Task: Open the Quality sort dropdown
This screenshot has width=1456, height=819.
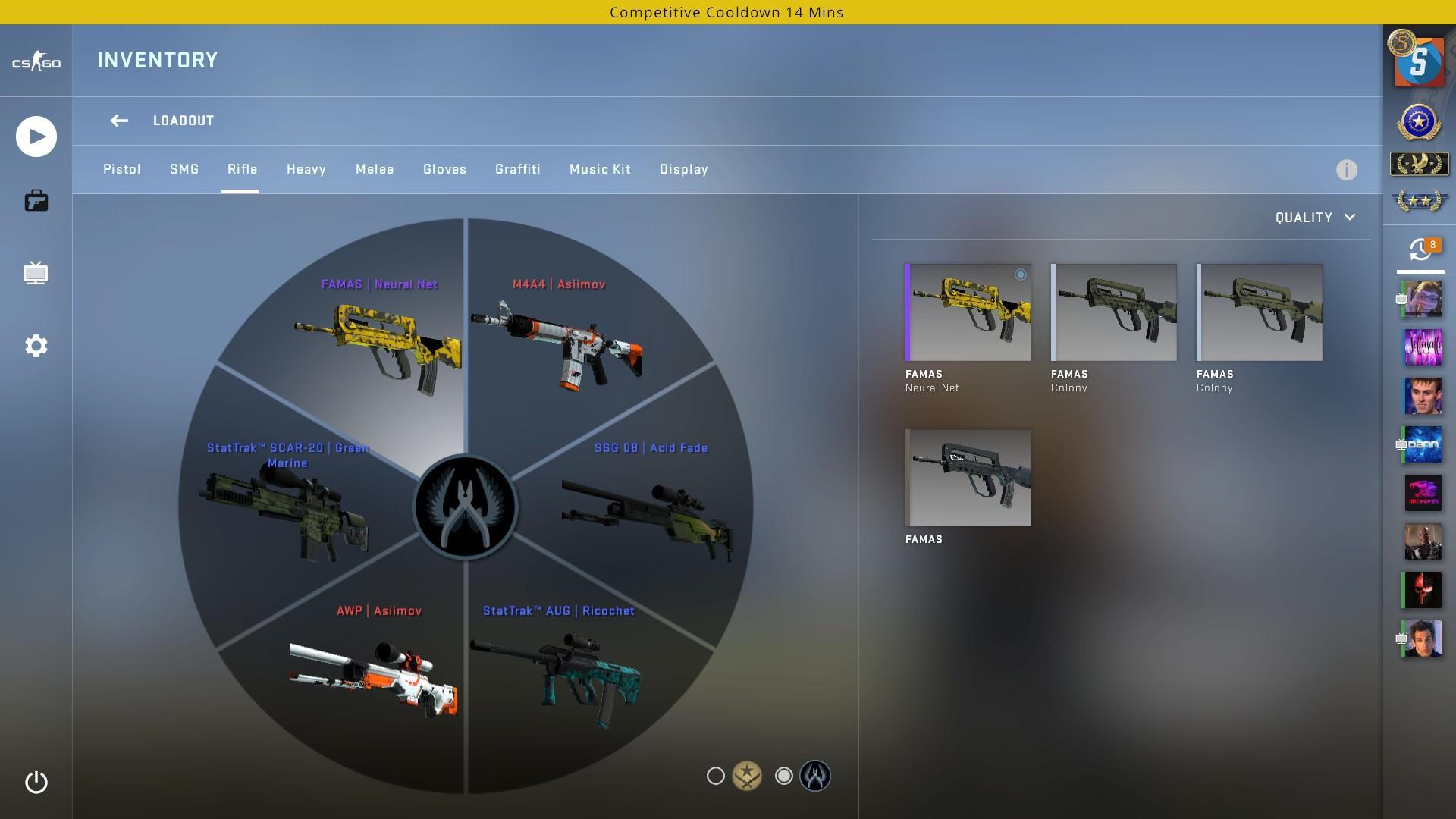Action: [x=1315, y=218]
